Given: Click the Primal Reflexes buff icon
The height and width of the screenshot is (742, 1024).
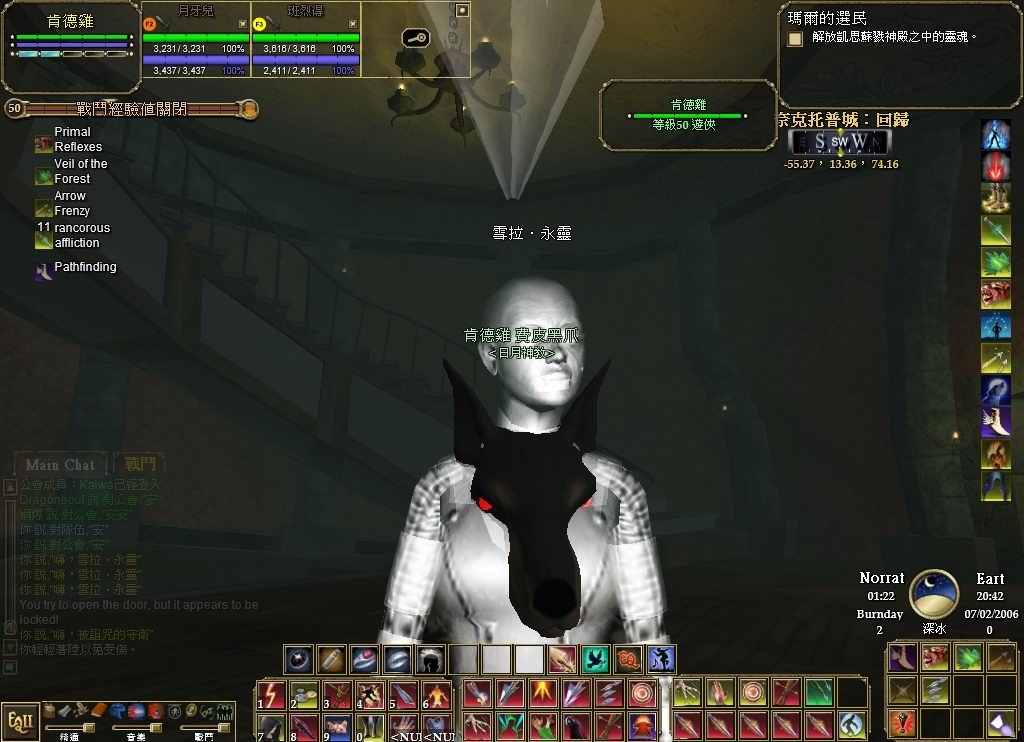Looking at the screenshot, I should point(44,145).
